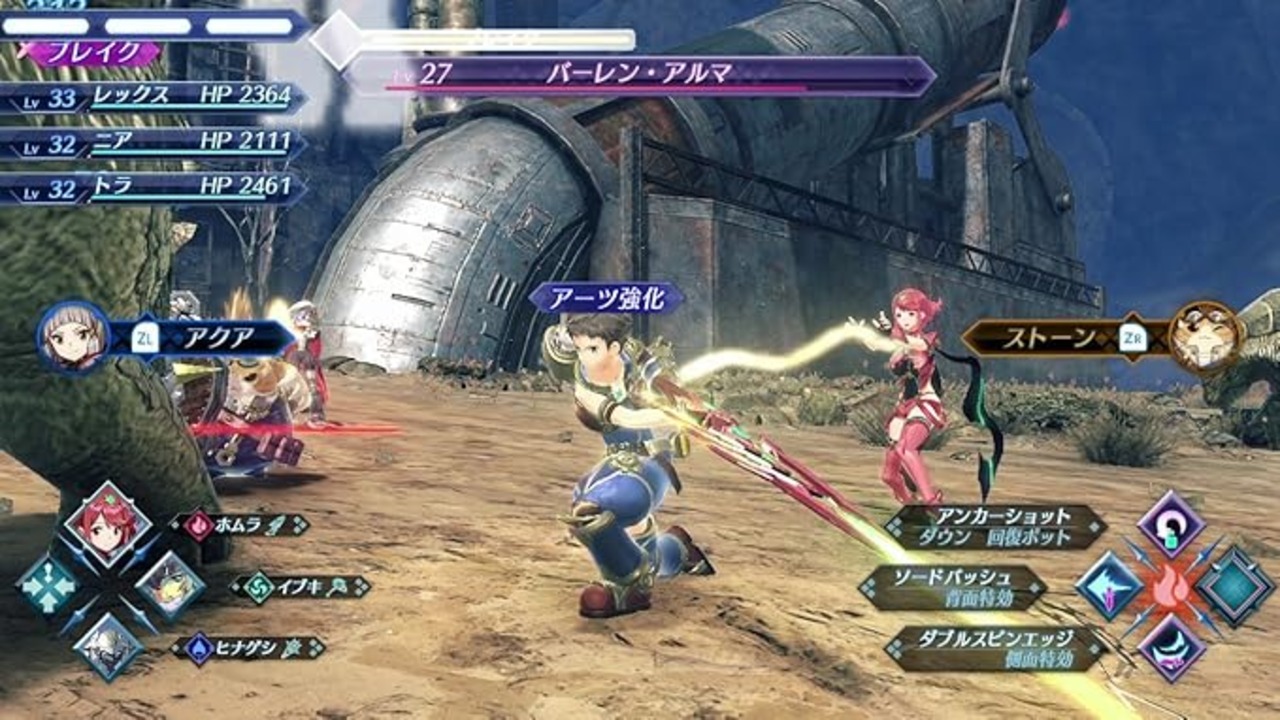Switch to the ヒナグシ blade diamond icon
The height and width of the screenshot is (720, 1280).
point(107,647)
